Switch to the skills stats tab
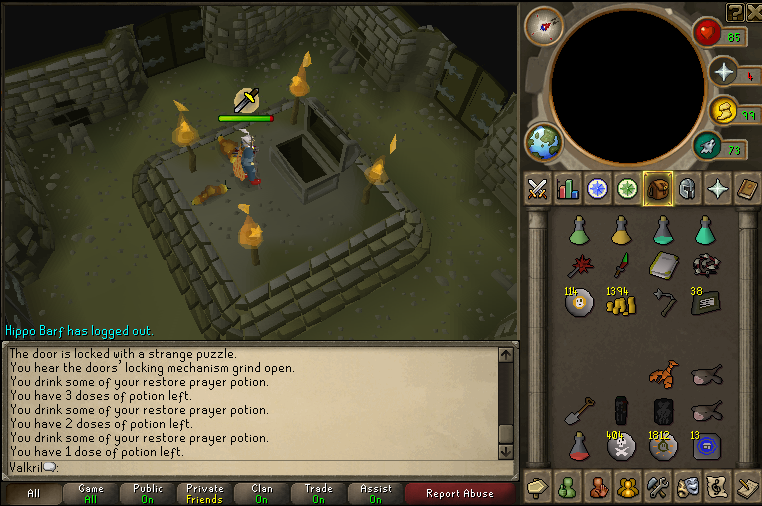Image resolution: width=762 pixels, height=506 pixels. click(568, 188)
